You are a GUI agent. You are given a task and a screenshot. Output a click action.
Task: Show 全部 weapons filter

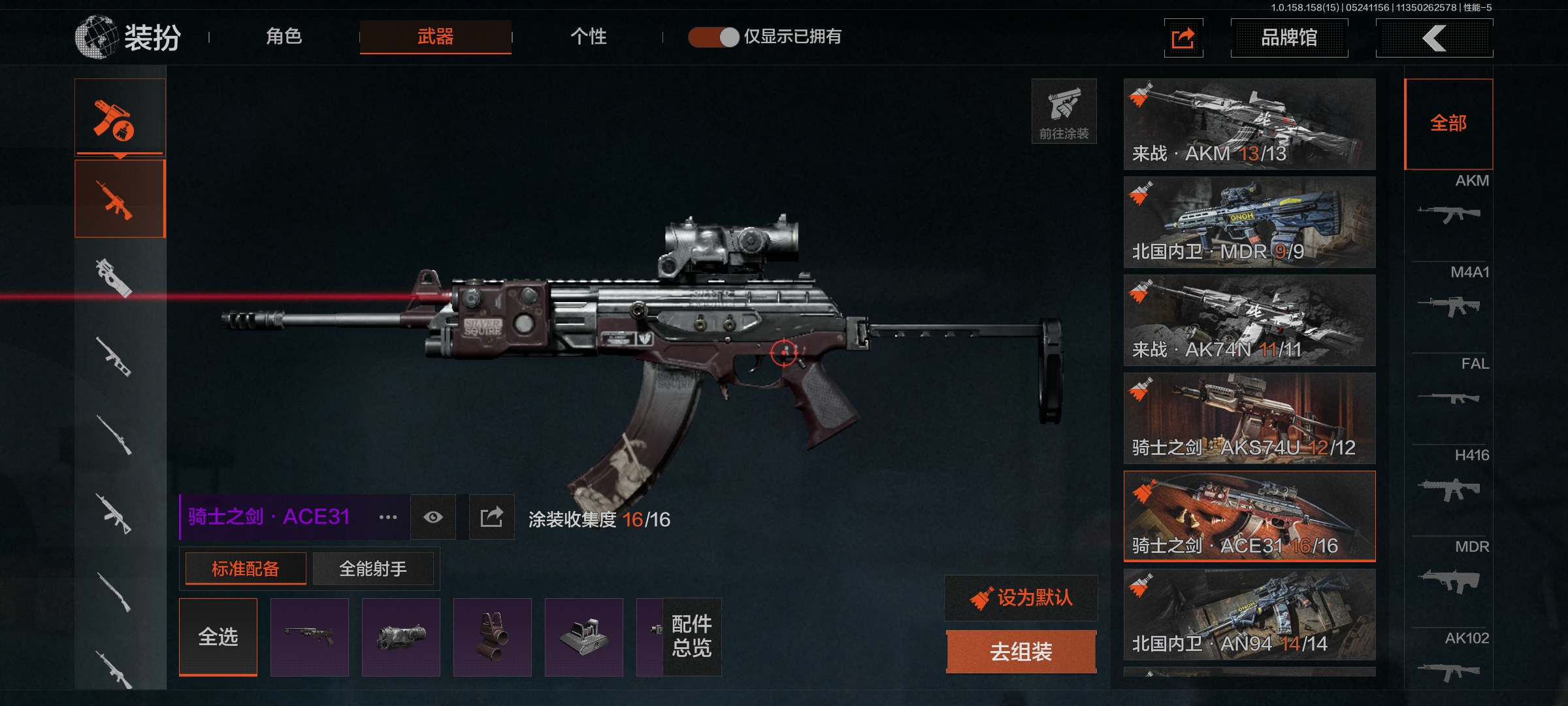(x=1448, y=124)
